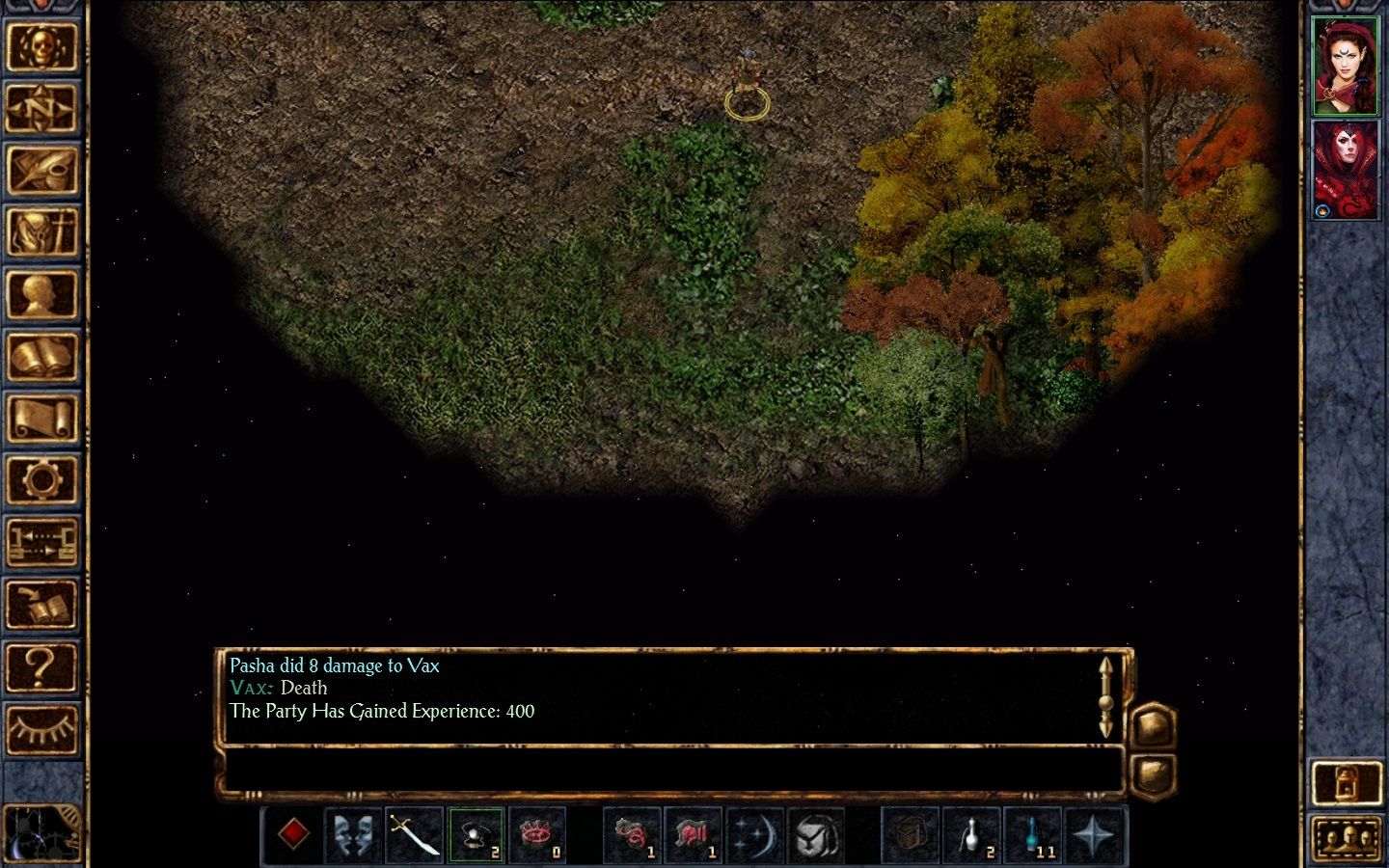This screenshot has width=1389, height=868.
Task: Open the world map
Action: [43, 109]
